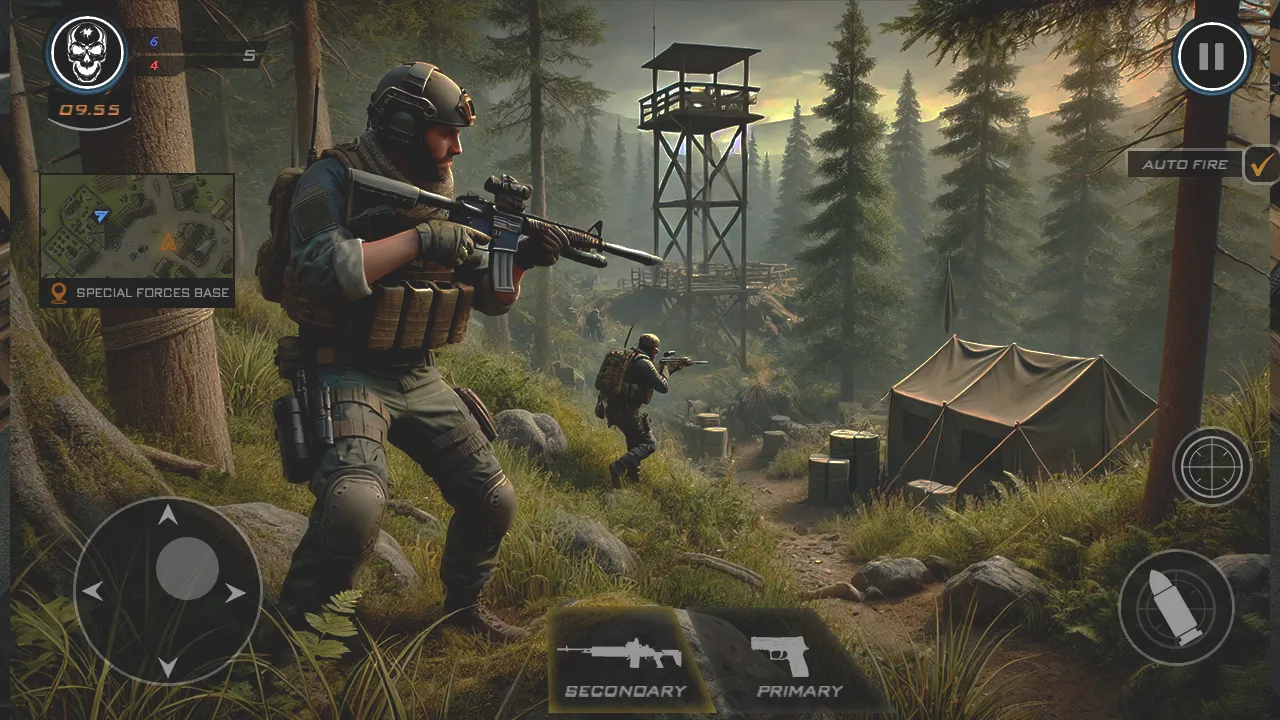
Task: Fire using the bullet button
Action: (x=1176, y=607)
